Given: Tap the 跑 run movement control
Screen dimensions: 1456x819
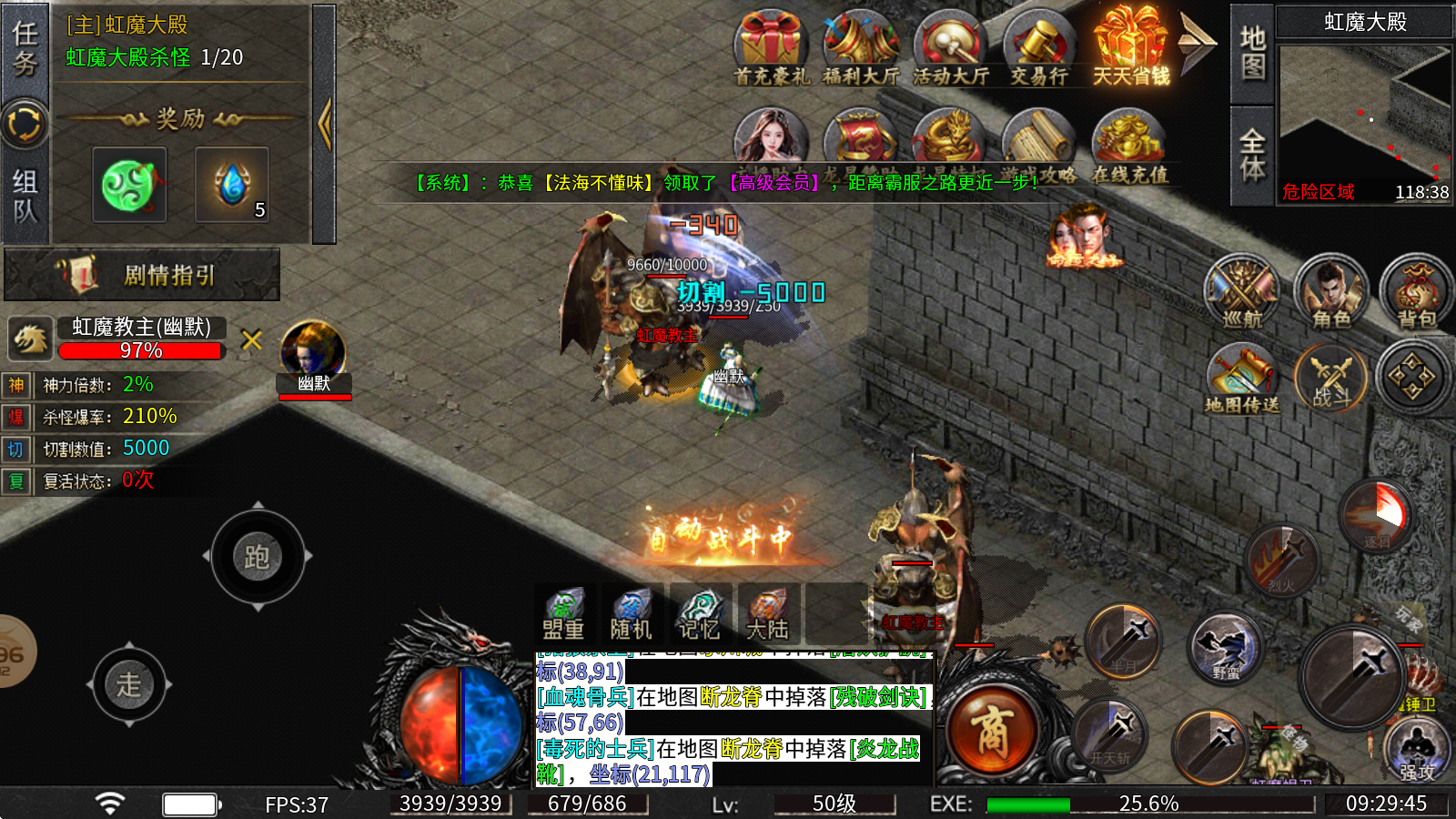Looking at the screenshot, I should click(x=258, y=556).
